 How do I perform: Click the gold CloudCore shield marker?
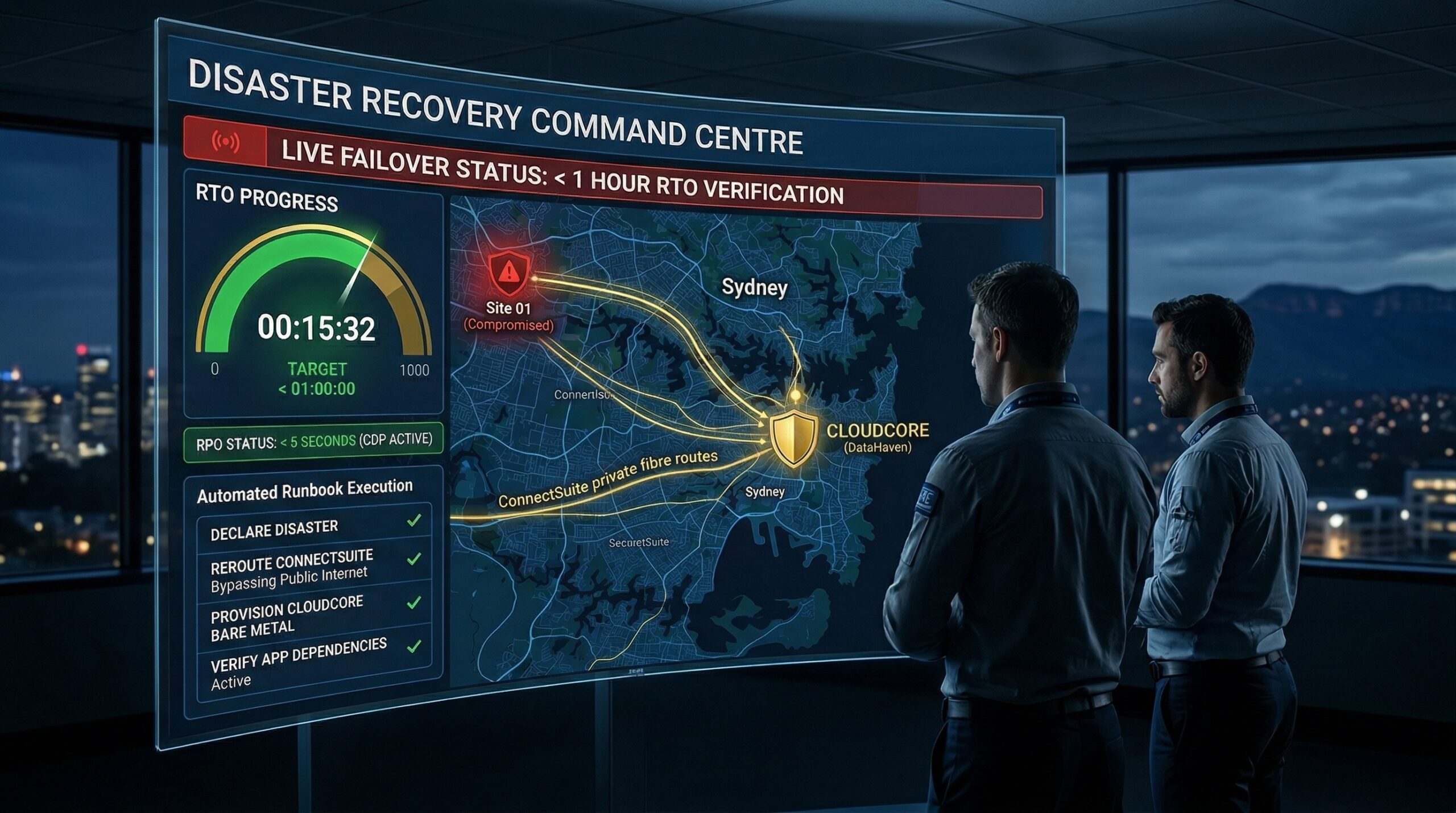click(x=794, y=439)
